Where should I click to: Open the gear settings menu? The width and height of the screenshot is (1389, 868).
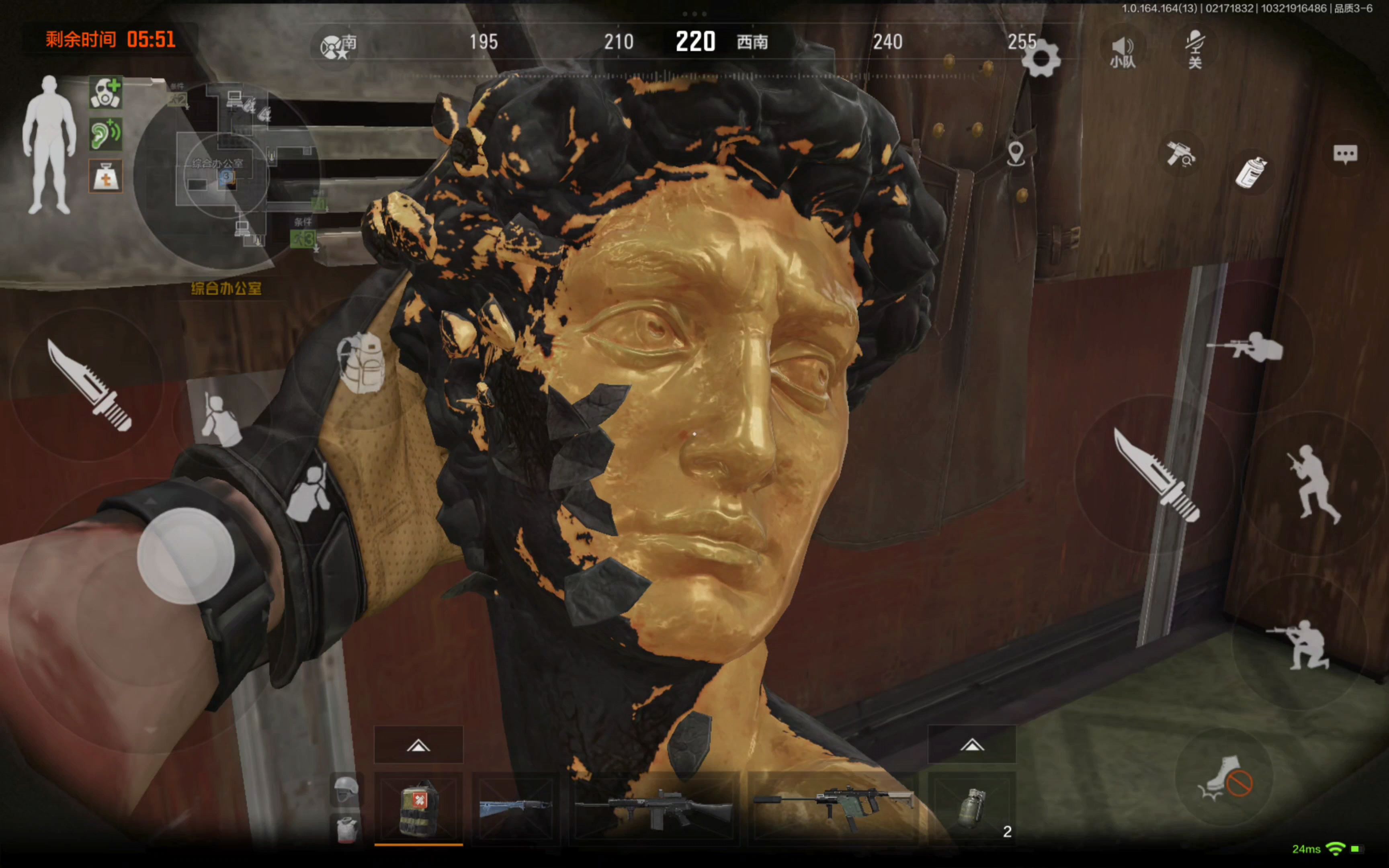pyautogui.click(x=1040, y=57)
